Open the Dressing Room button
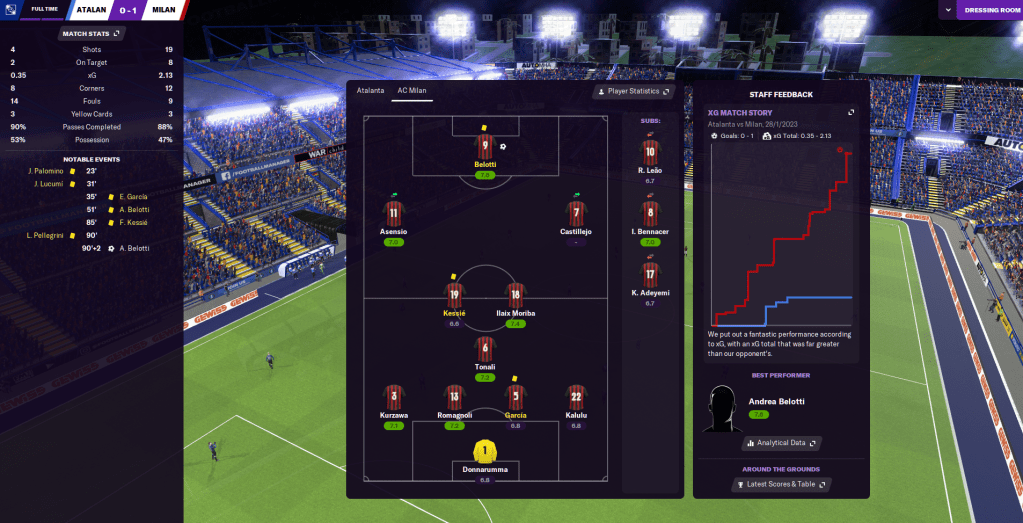Image resolution: width=1023 pixels, height=523 pixels. [x=989, y=10]
